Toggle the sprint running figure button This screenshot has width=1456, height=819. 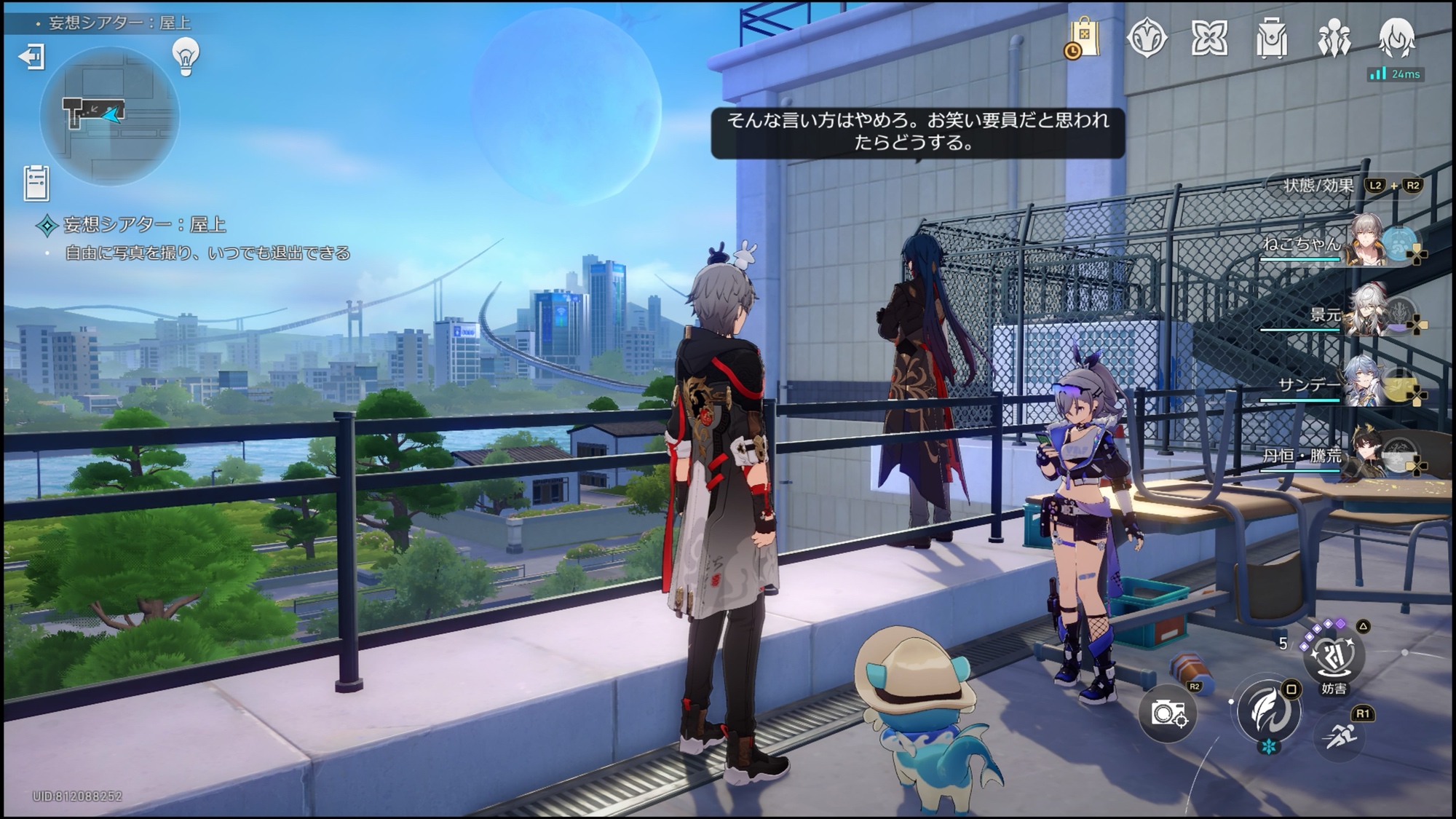(1340, 737)
